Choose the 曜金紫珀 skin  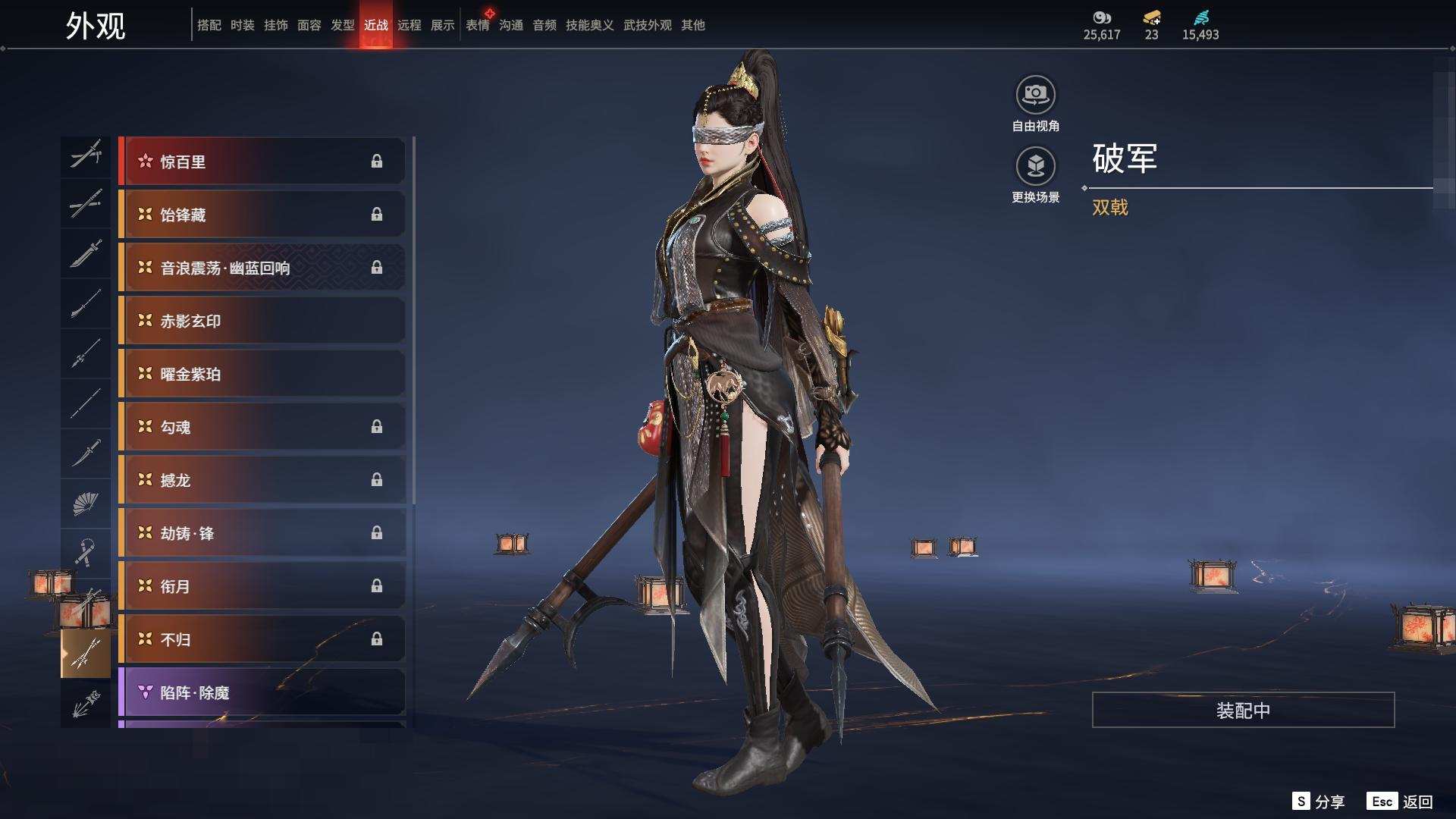tap(262, 374)
